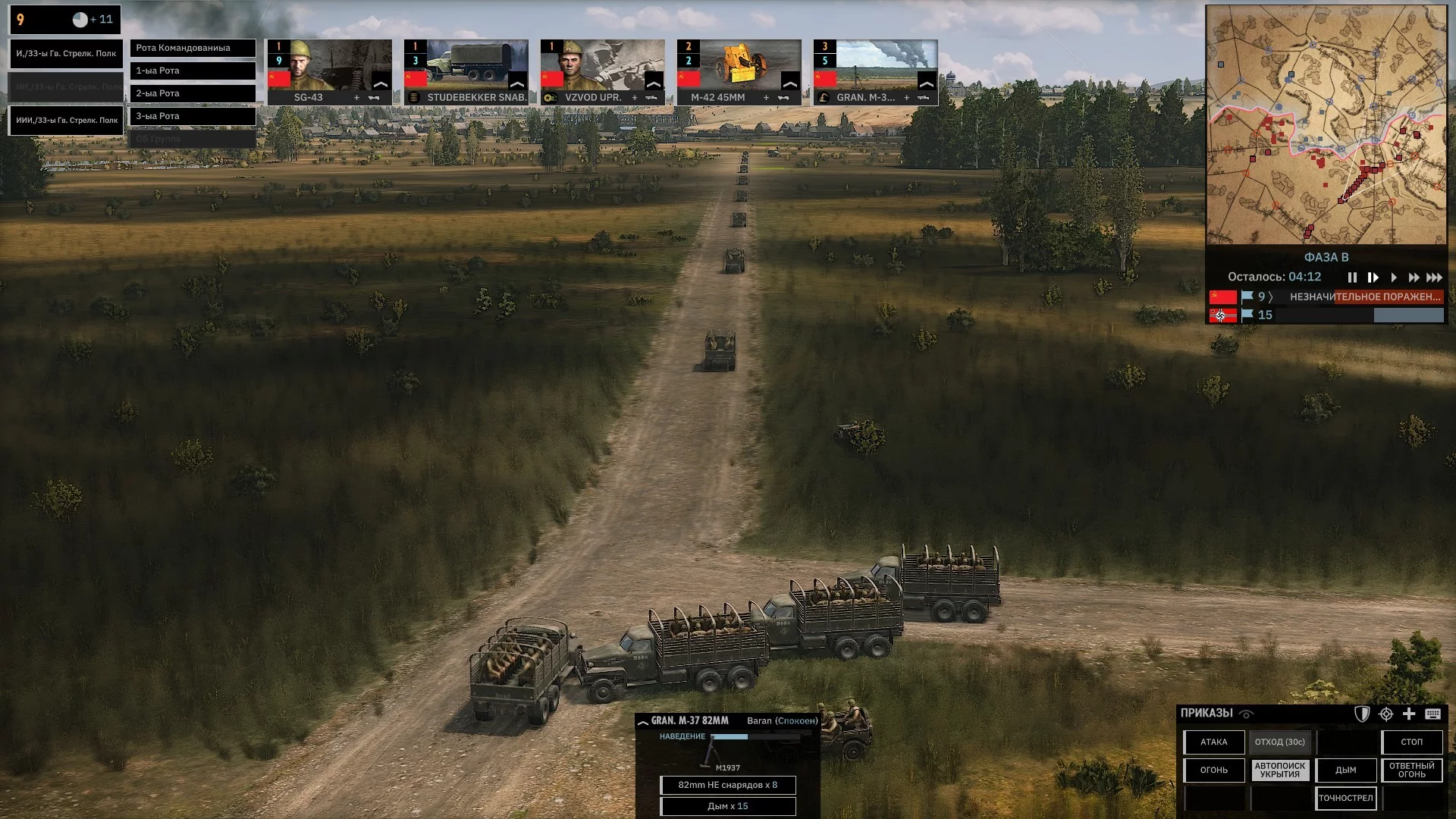The height and width of the screenshot is (819, 1456).
Task: Click on the tactical minimap
Action: [1326, 125]
